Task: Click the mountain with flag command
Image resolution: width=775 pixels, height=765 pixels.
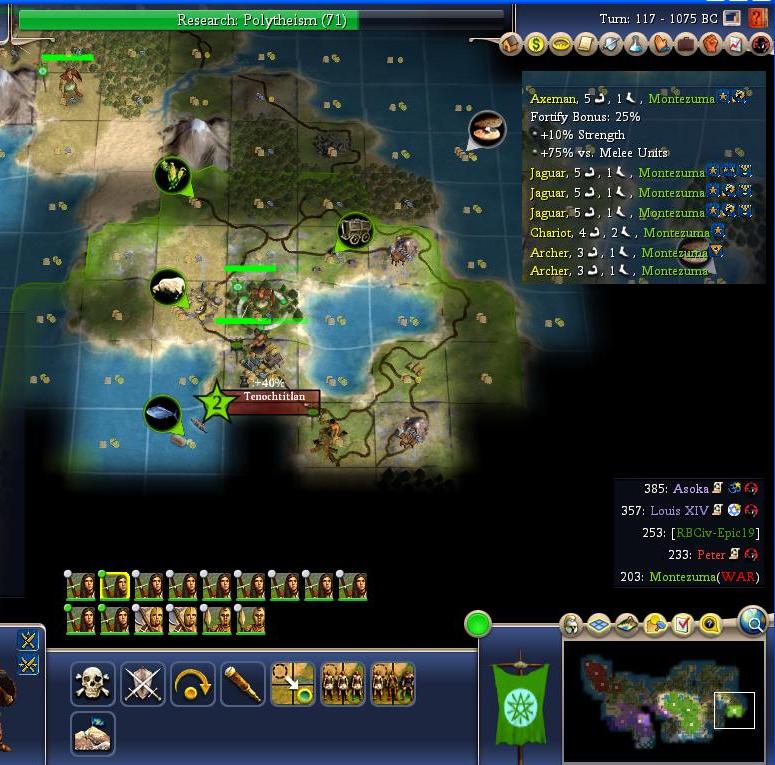Action: 92,733
